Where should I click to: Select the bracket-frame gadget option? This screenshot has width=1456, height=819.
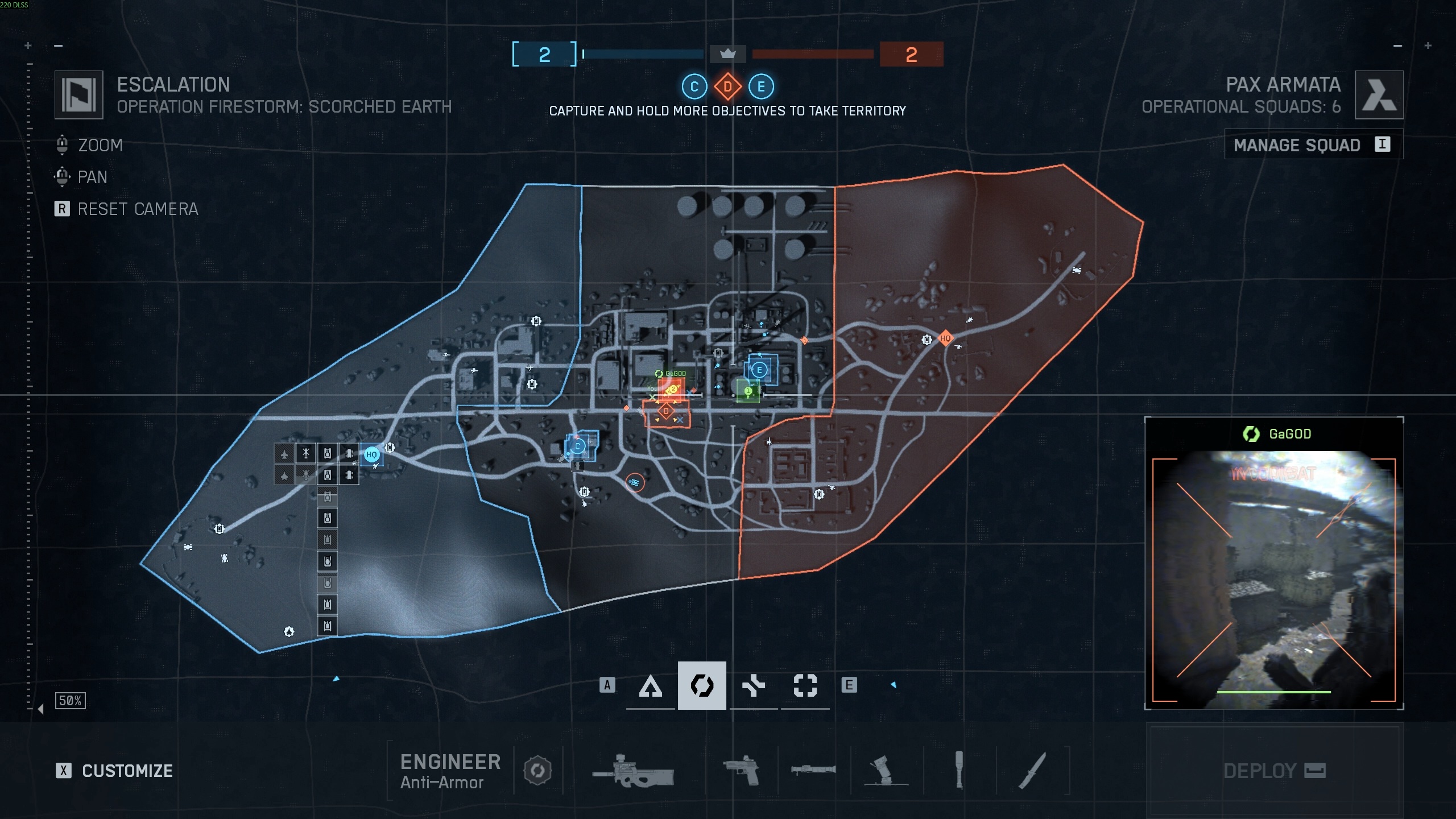coord(806,685)
